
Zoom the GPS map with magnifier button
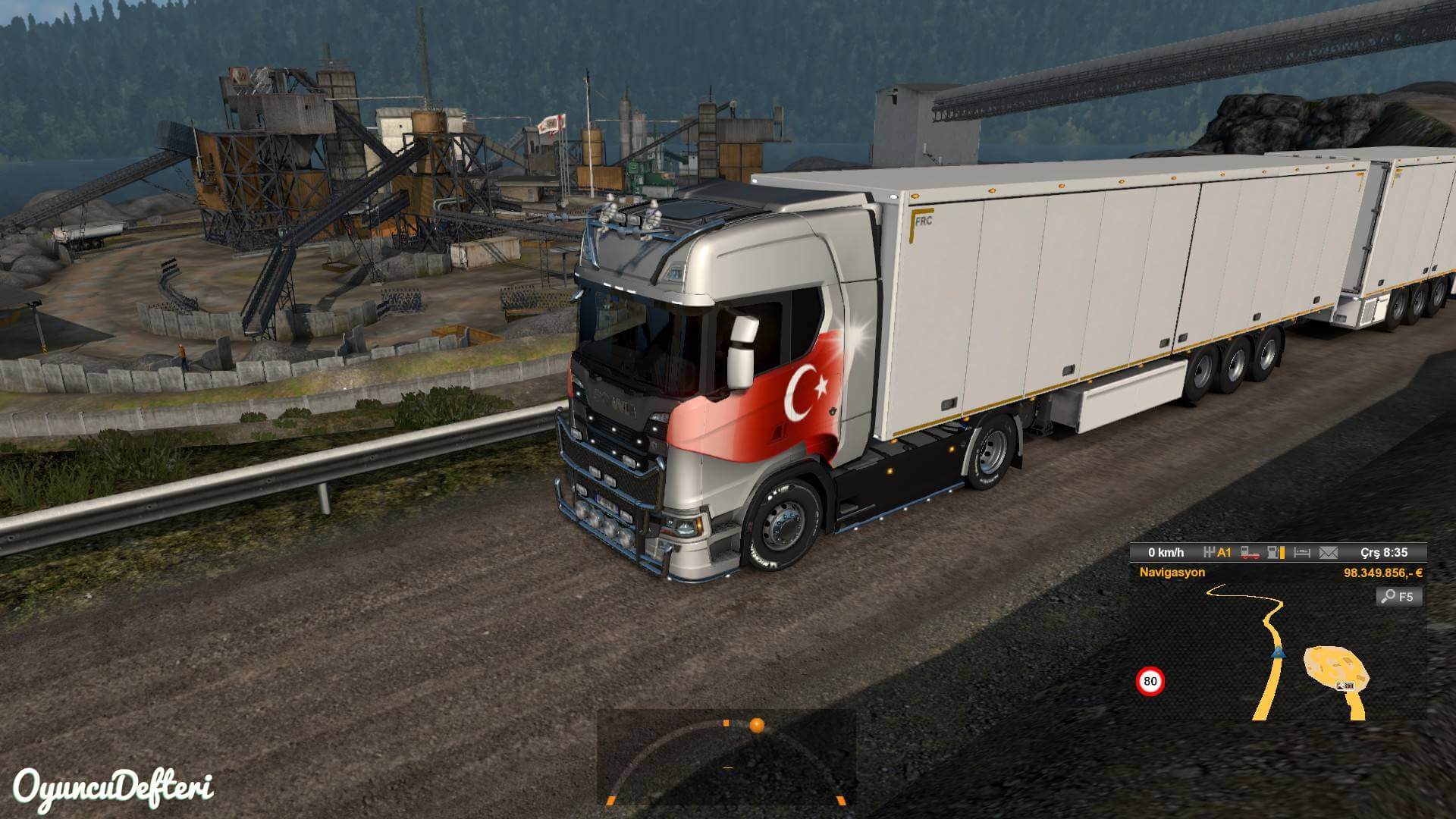[1398, 596]
